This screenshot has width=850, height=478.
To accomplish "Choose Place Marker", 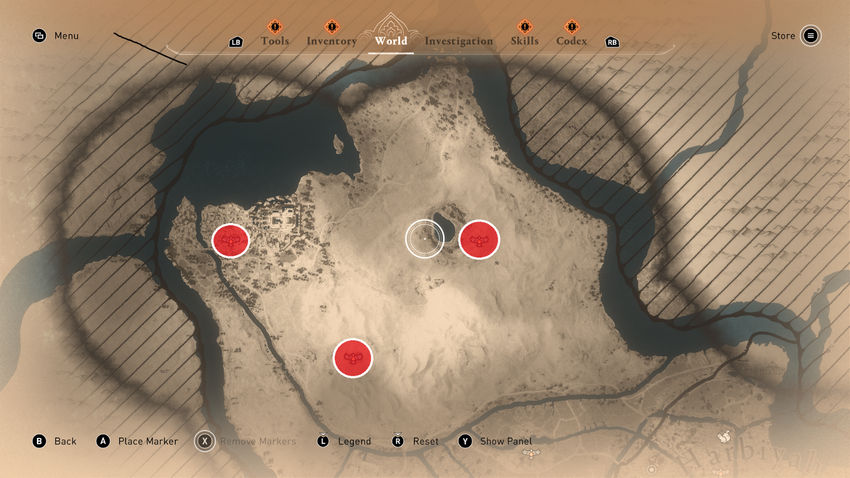I will pos(137,441).
